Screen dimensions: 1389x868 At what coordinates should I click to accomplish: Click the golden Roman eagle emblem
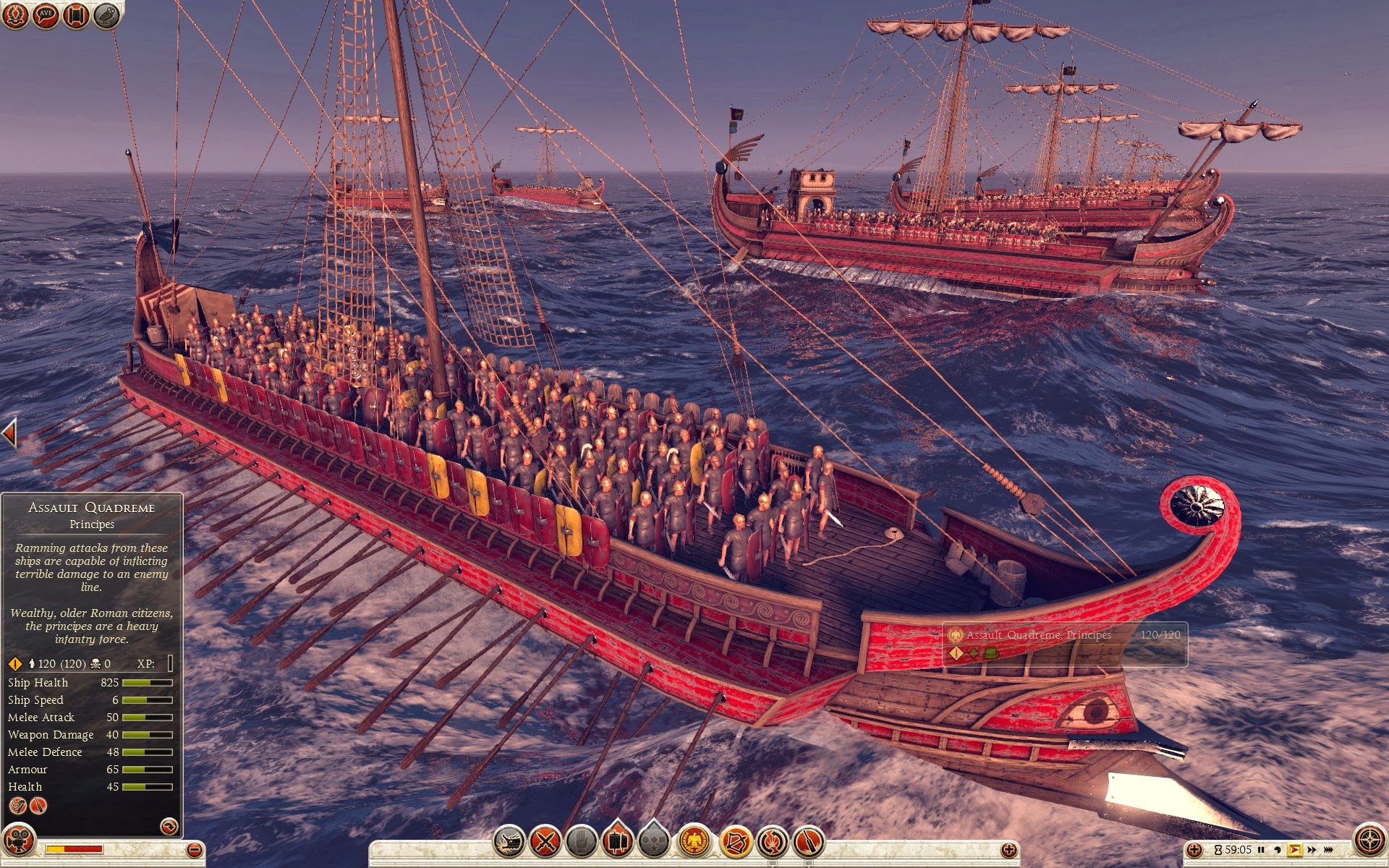694,841
